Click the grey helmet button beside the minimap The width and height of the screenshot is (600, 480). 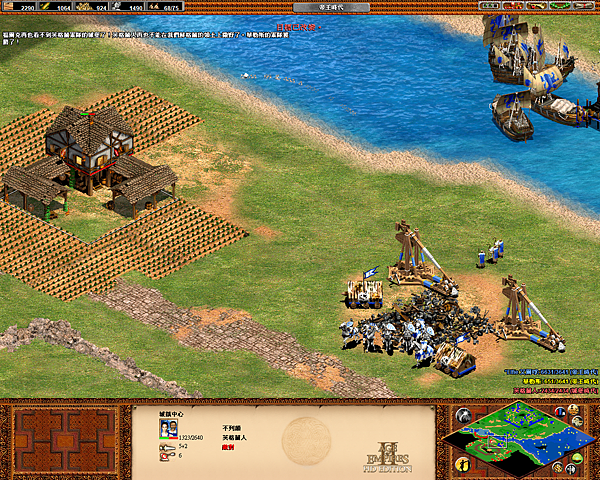pos(463,415)
